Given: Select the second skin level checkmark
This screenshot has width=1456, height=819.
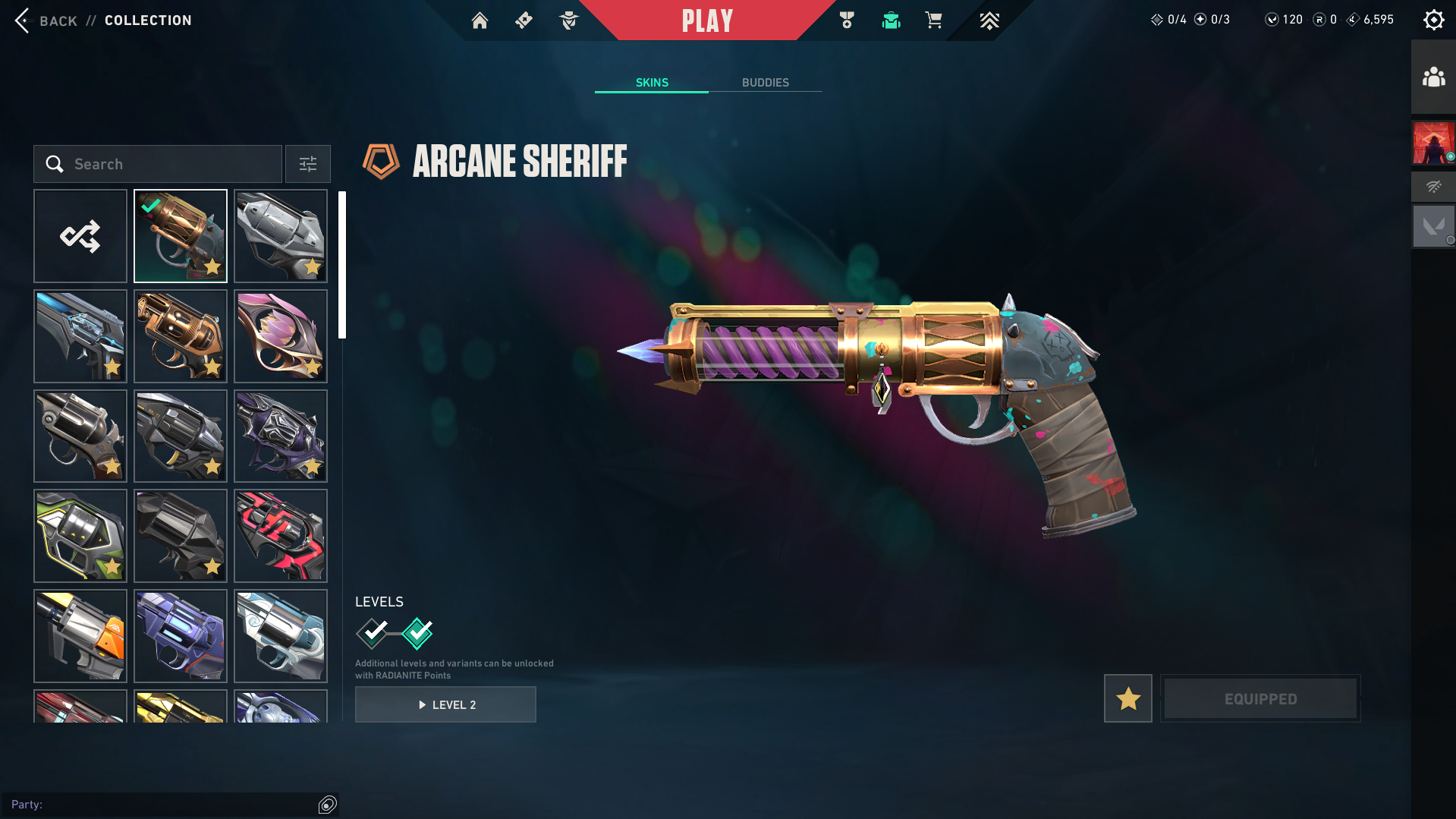Looking at the screenshot, I should coord(417,633).
